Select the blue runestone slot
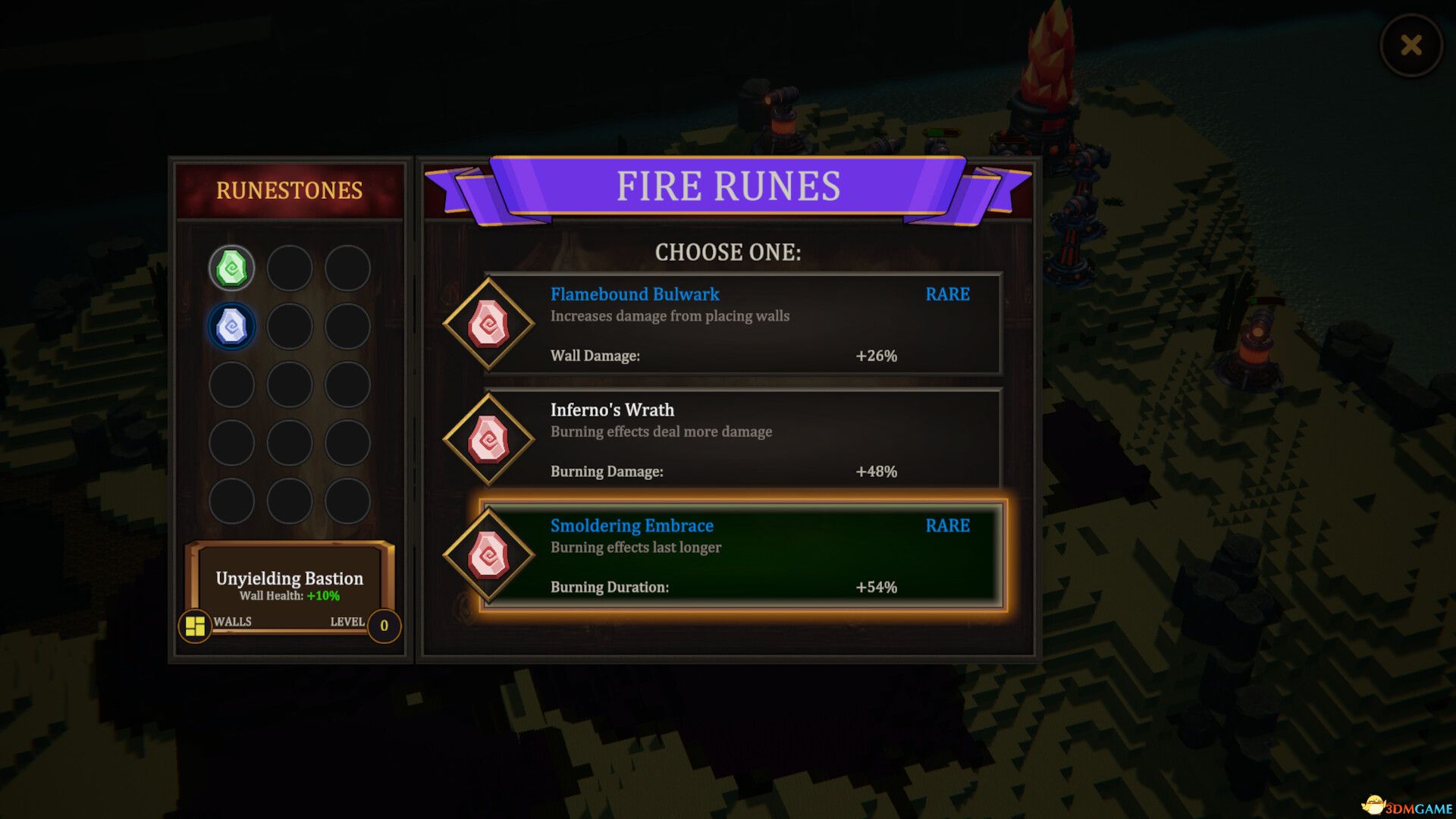Screen dimensions: 1456x819 pyautogui.click(x=231, y=327)
